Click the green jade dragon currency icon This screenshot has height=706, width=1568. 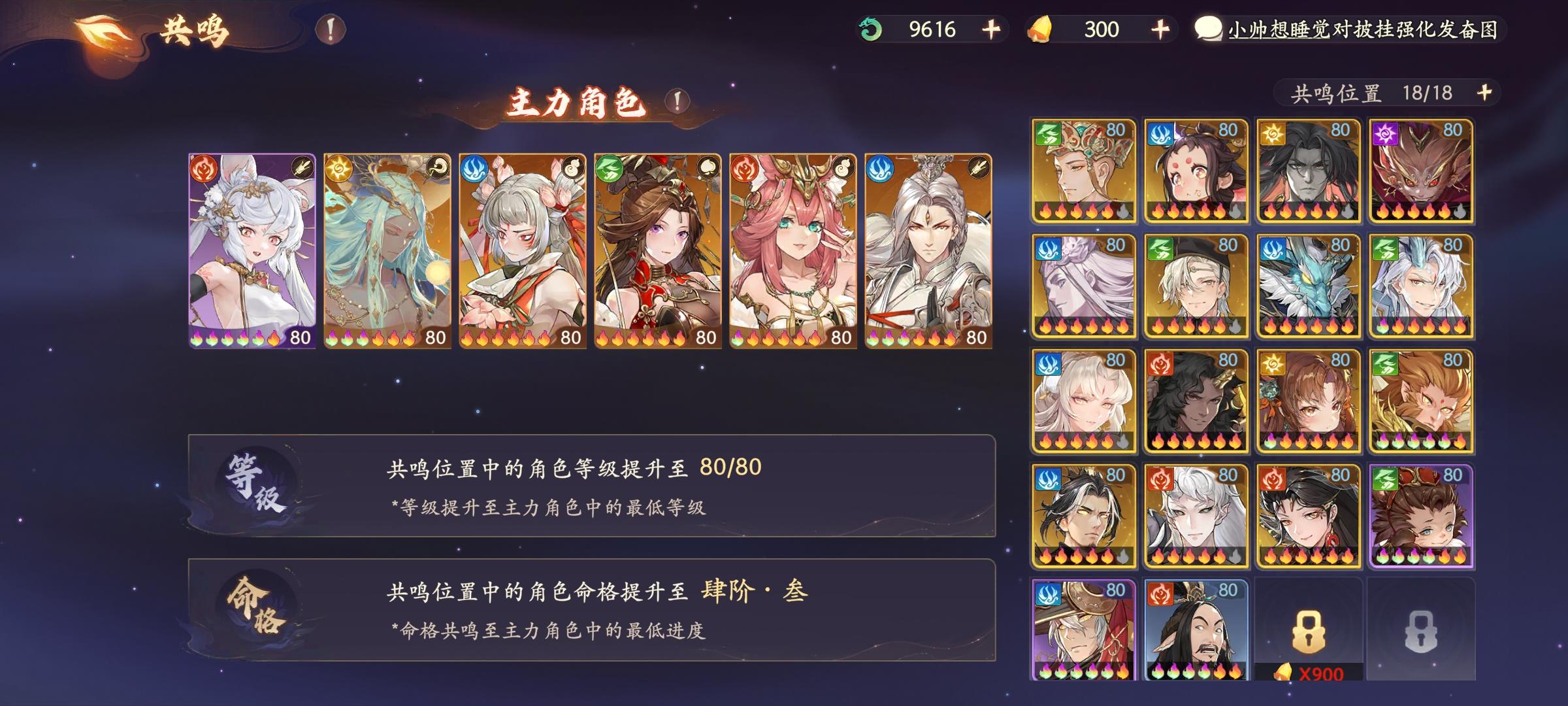pyautogui.click(x=869, y=28)
